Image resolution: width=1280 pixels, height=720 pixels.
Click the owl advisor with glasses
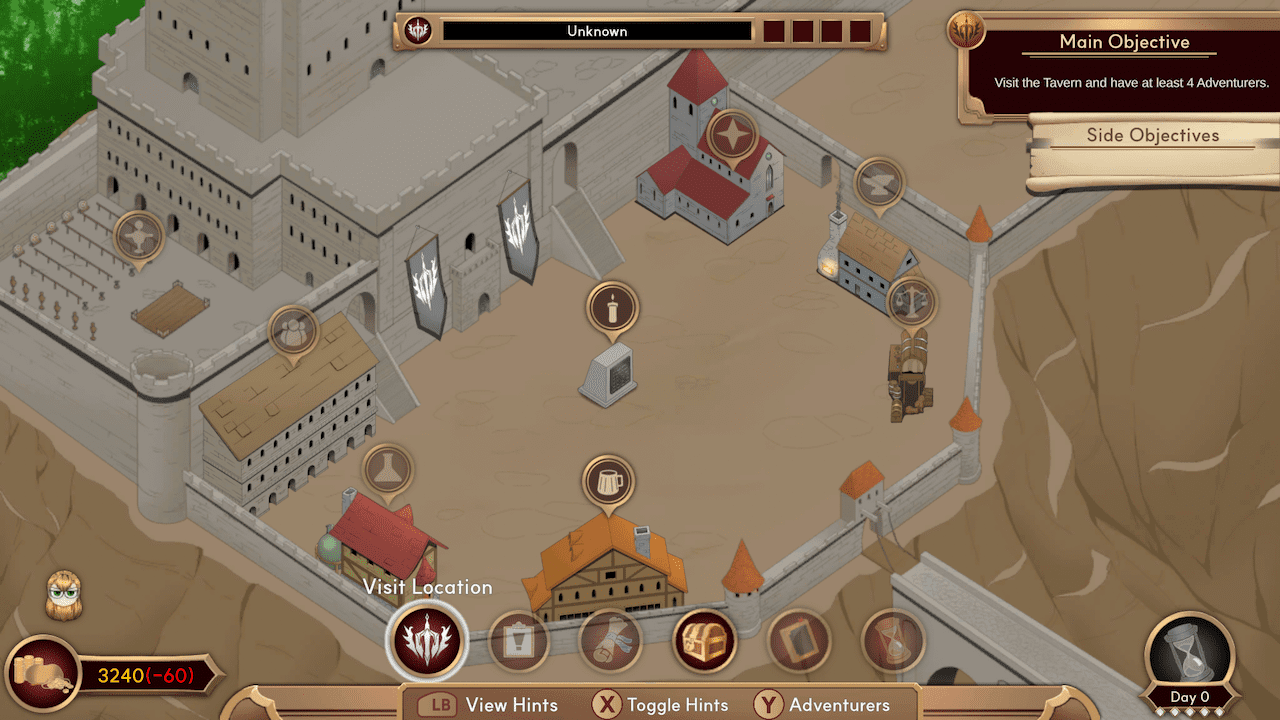tap(64, 596)
